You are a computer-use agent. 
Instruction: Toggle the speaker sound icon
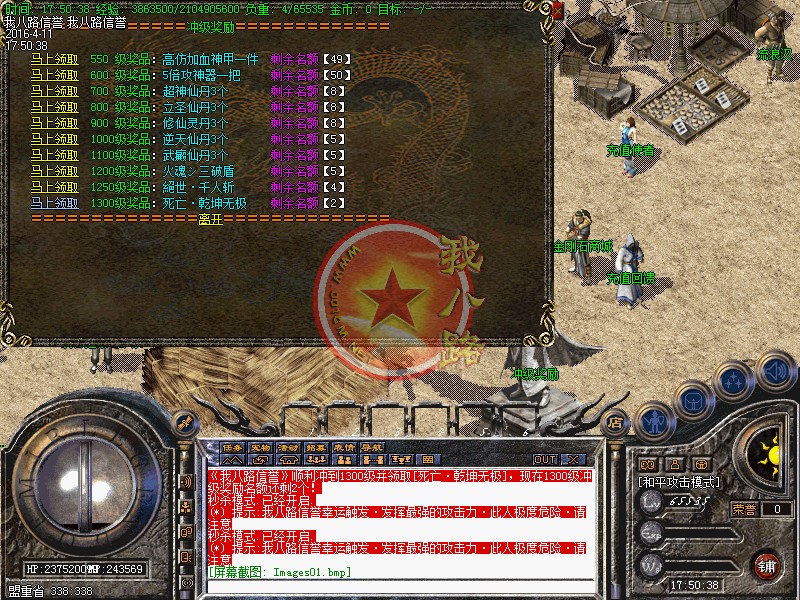[775, 371]
